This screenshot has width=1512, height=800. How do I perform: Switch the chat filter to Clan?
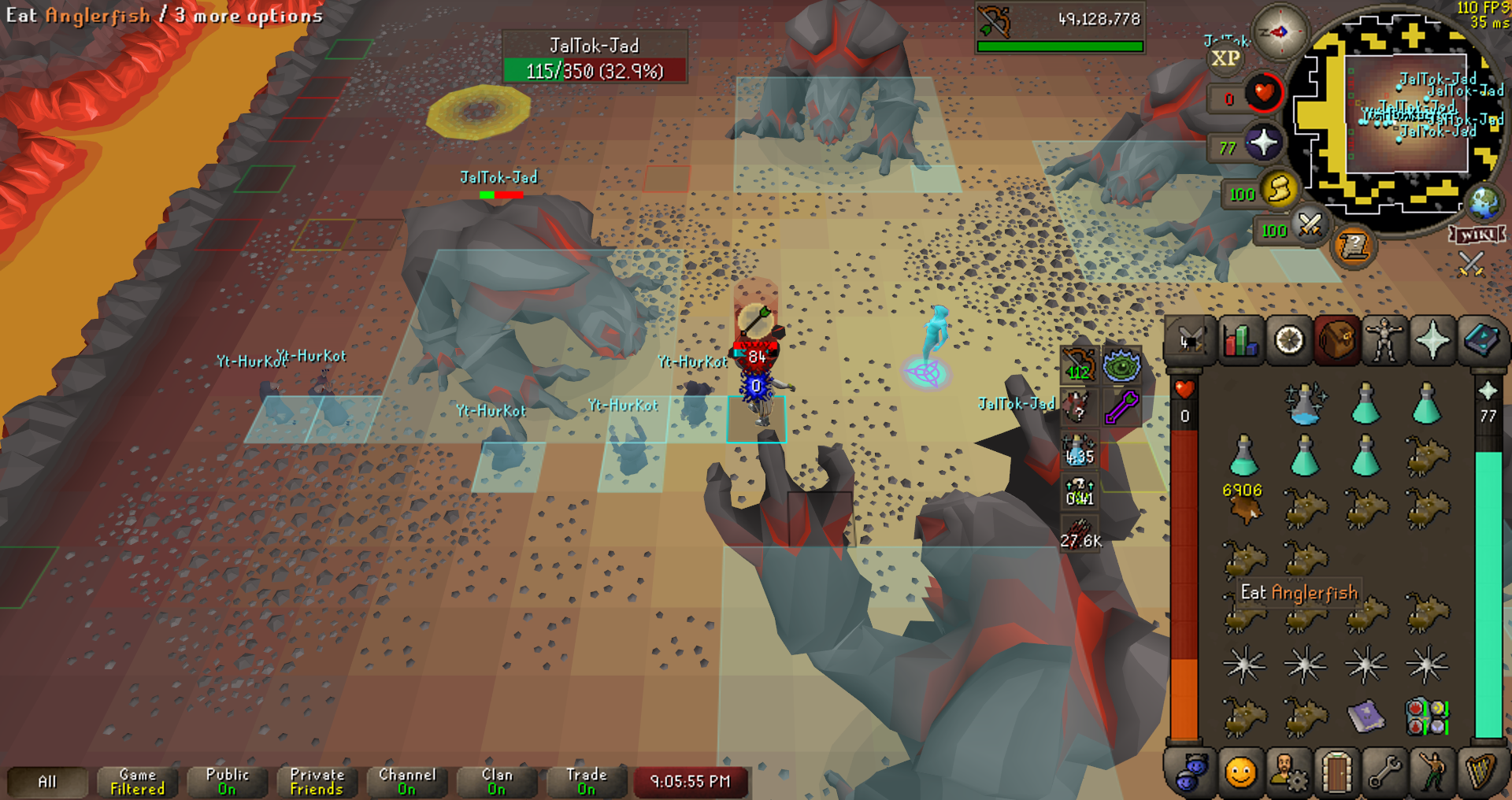[x=496, y=781]
